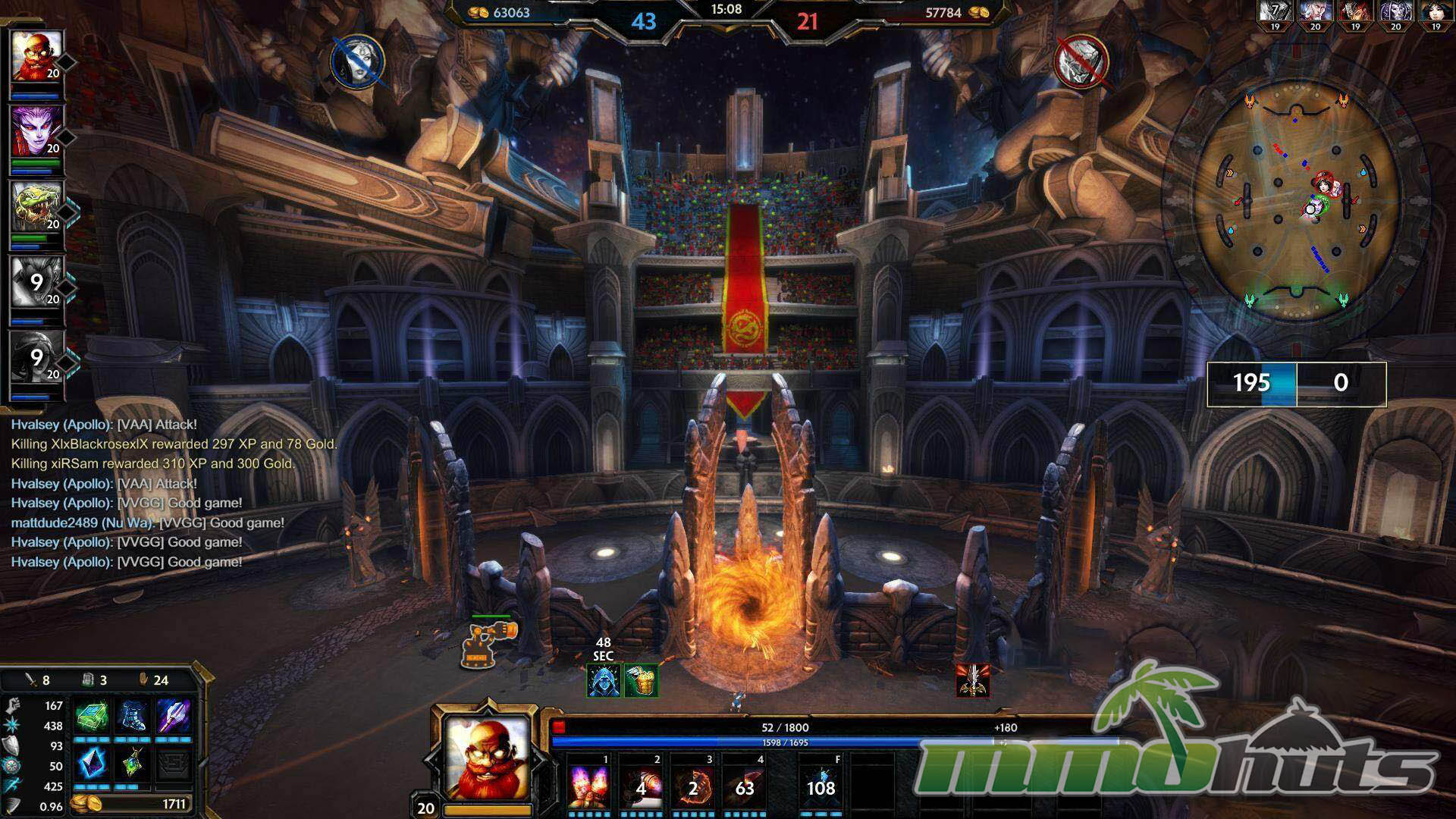Inspect the red sword debuff icon
The height and width of the screenshot is (819, 1456).
point(973,680)
